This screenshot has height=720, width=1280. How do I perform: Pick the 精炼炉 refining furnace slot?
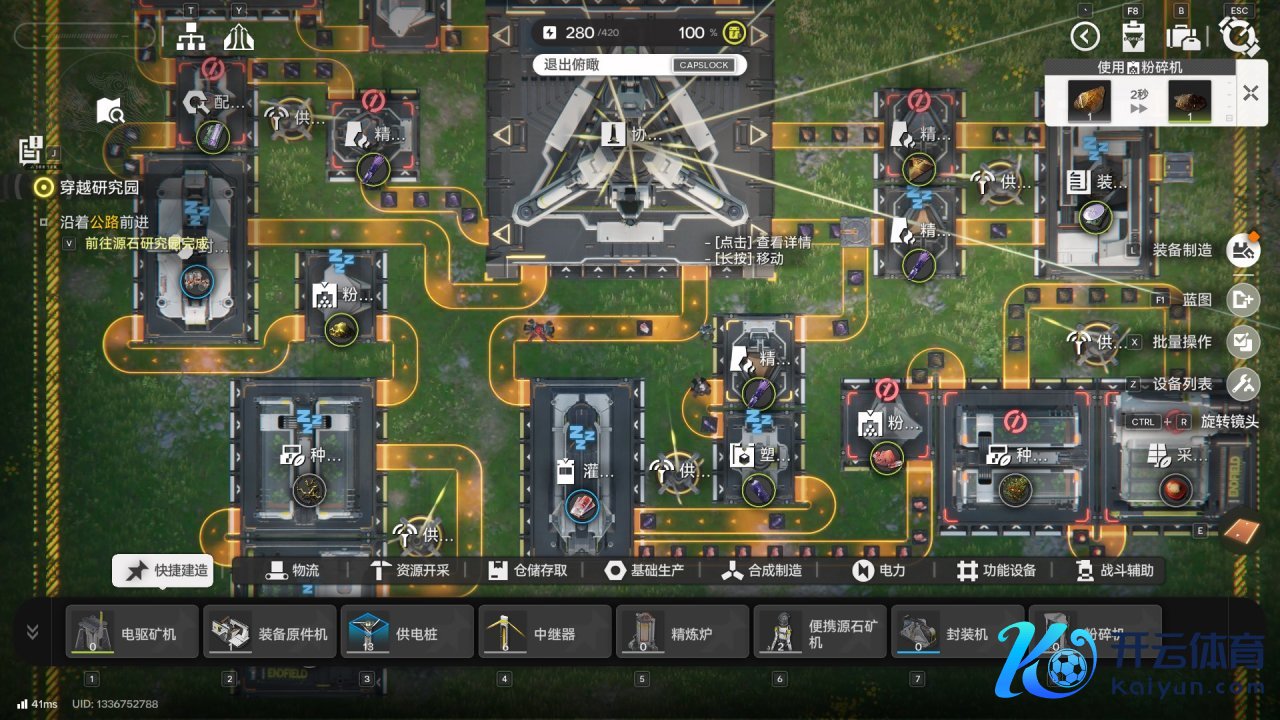tap(682, 633)
